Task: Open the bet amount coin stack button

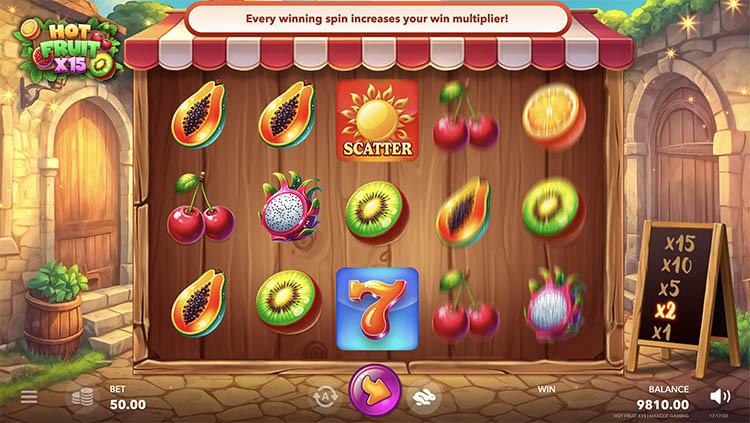Action: (x=82, y=398)
